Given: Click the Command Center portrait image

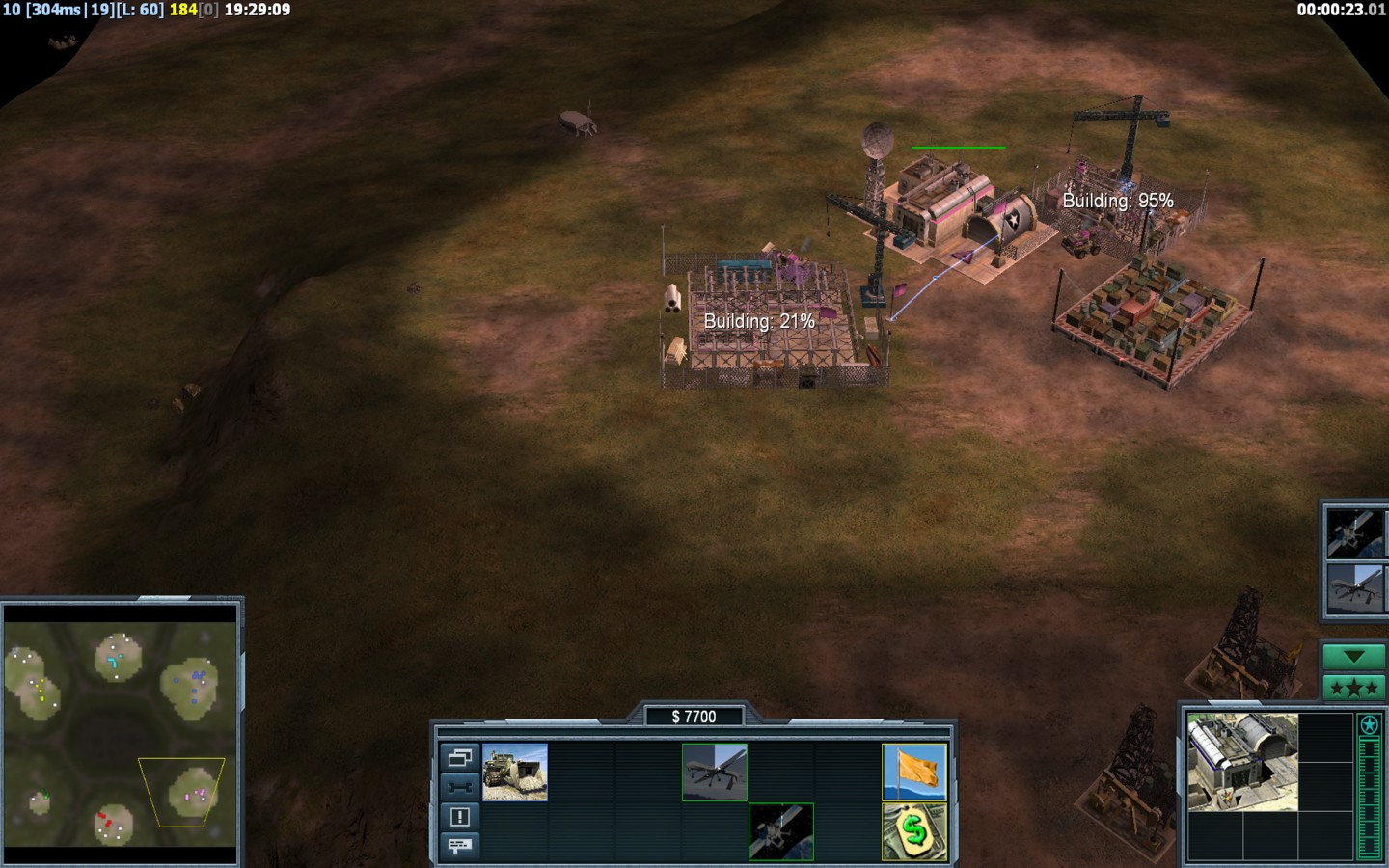Looking at the screenshot, I should click(1242, 762).
